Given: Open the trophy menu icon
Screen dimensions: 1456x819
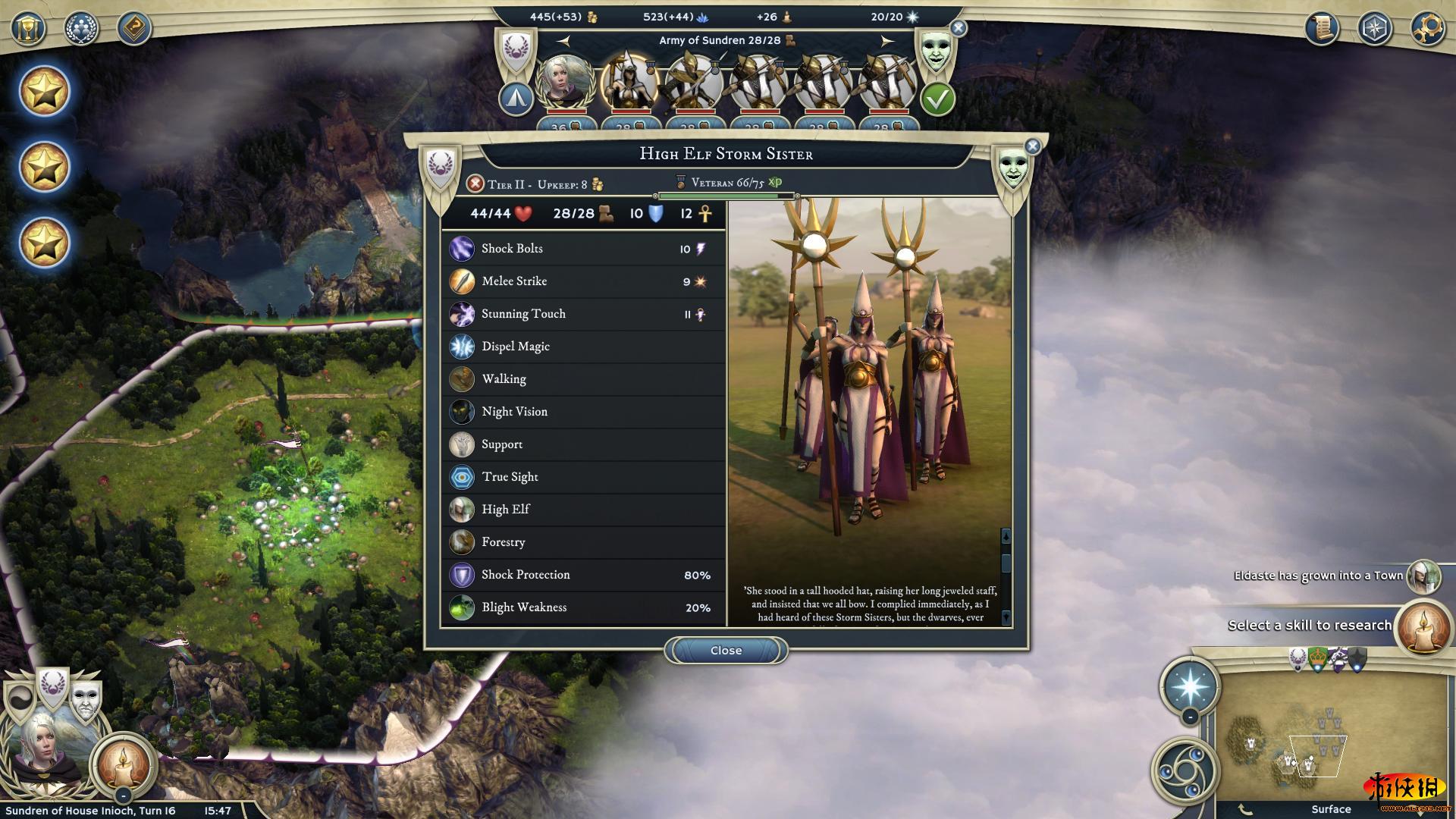Looking at the screenshot, I should click(28, 29).
